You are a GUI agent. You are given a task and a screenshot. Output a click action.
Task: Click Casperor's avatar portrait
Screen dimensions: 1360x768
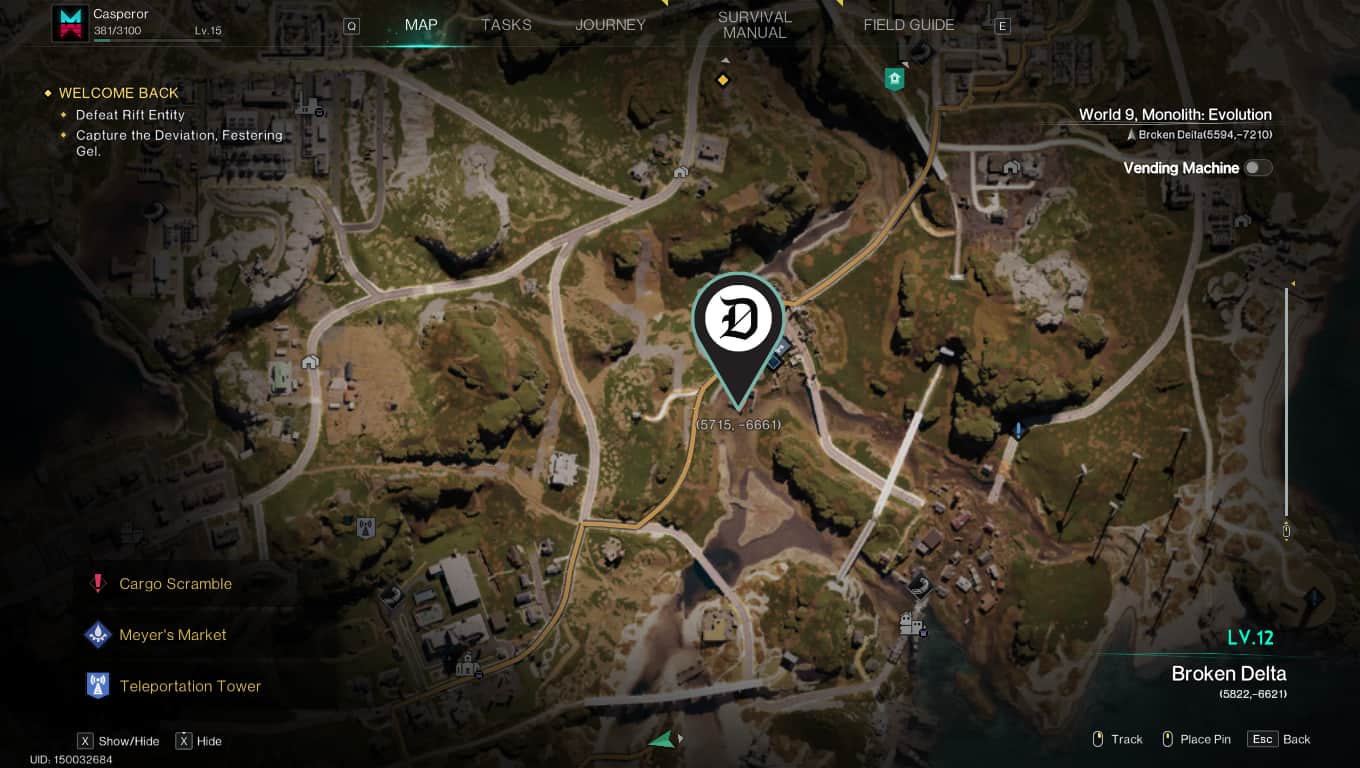pos(69,23)
